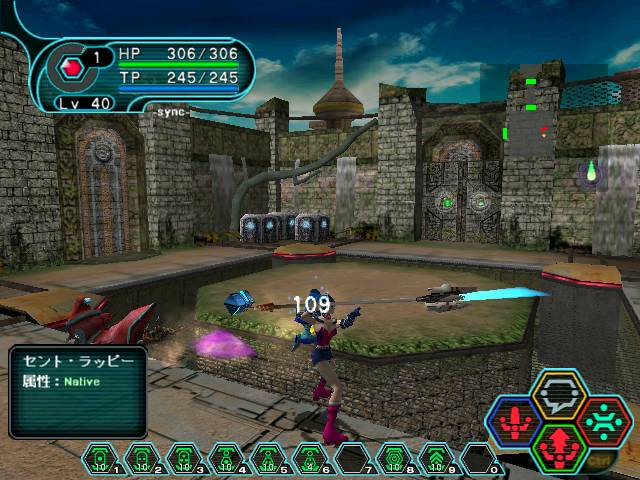
Task: Click the red hexagon player emblem
Action: [72, 70]
